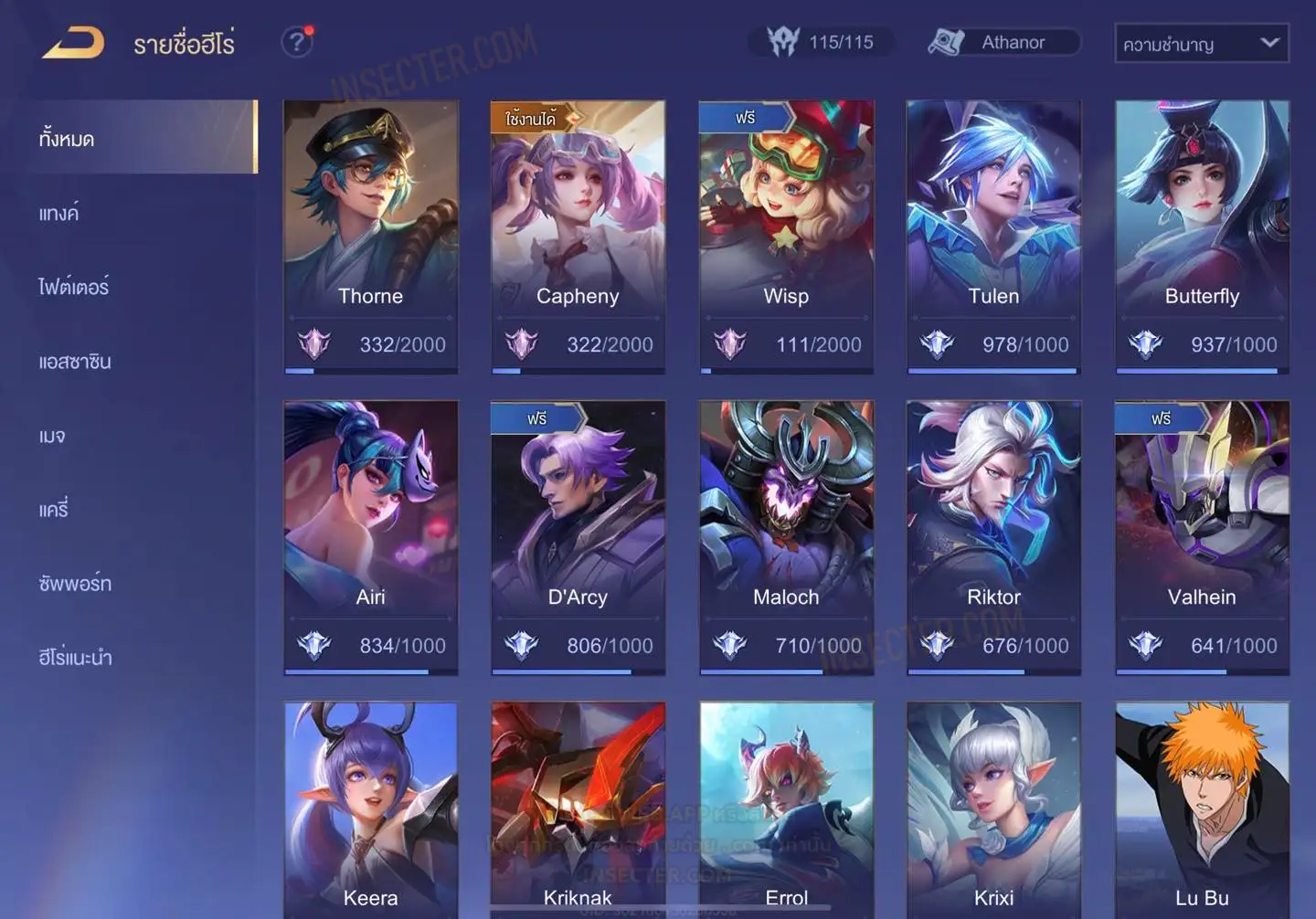Select the Thorne hero card
The width and height of the screenshot is (1316, 919).
[370, 236]
